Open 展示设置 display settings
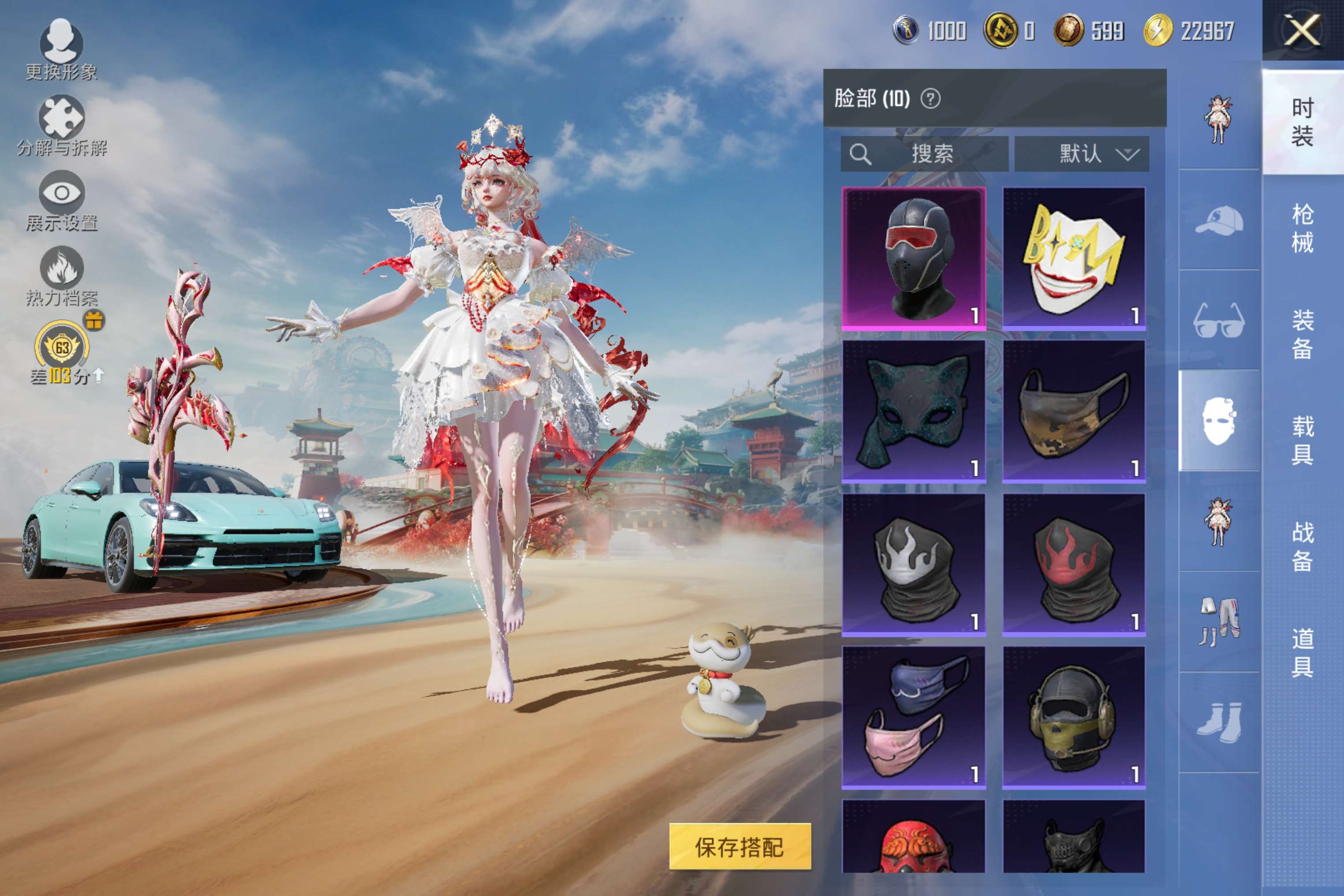The height and width of the screenshot is (896, 1344). [x=62, y=201]
